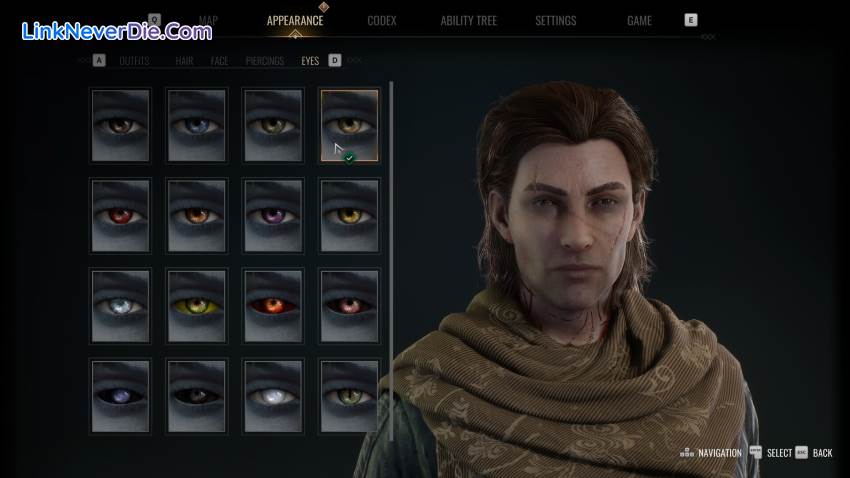Screen dimensions: 850x478
Task: Pick the pale white-blue eye in third row
Action: click(x=120, y=305)
